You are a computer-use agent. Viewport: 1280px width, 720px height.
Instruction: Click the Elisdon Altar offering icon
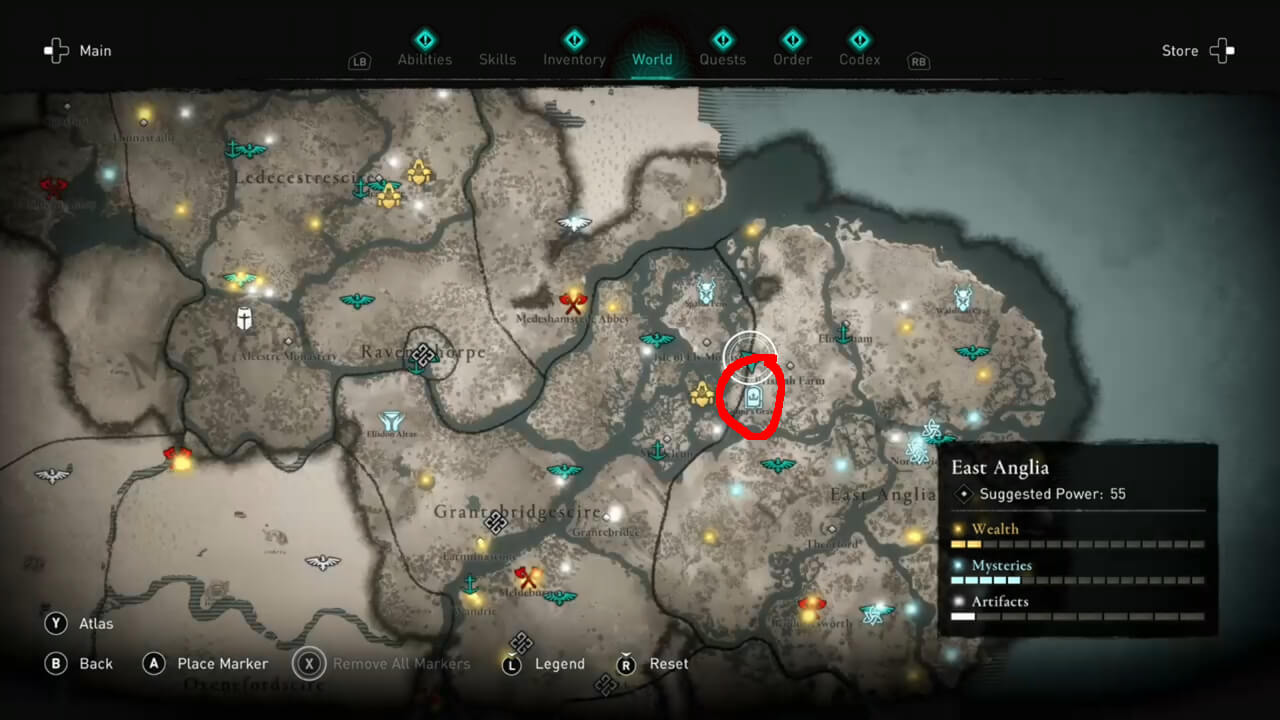point(390,418)
